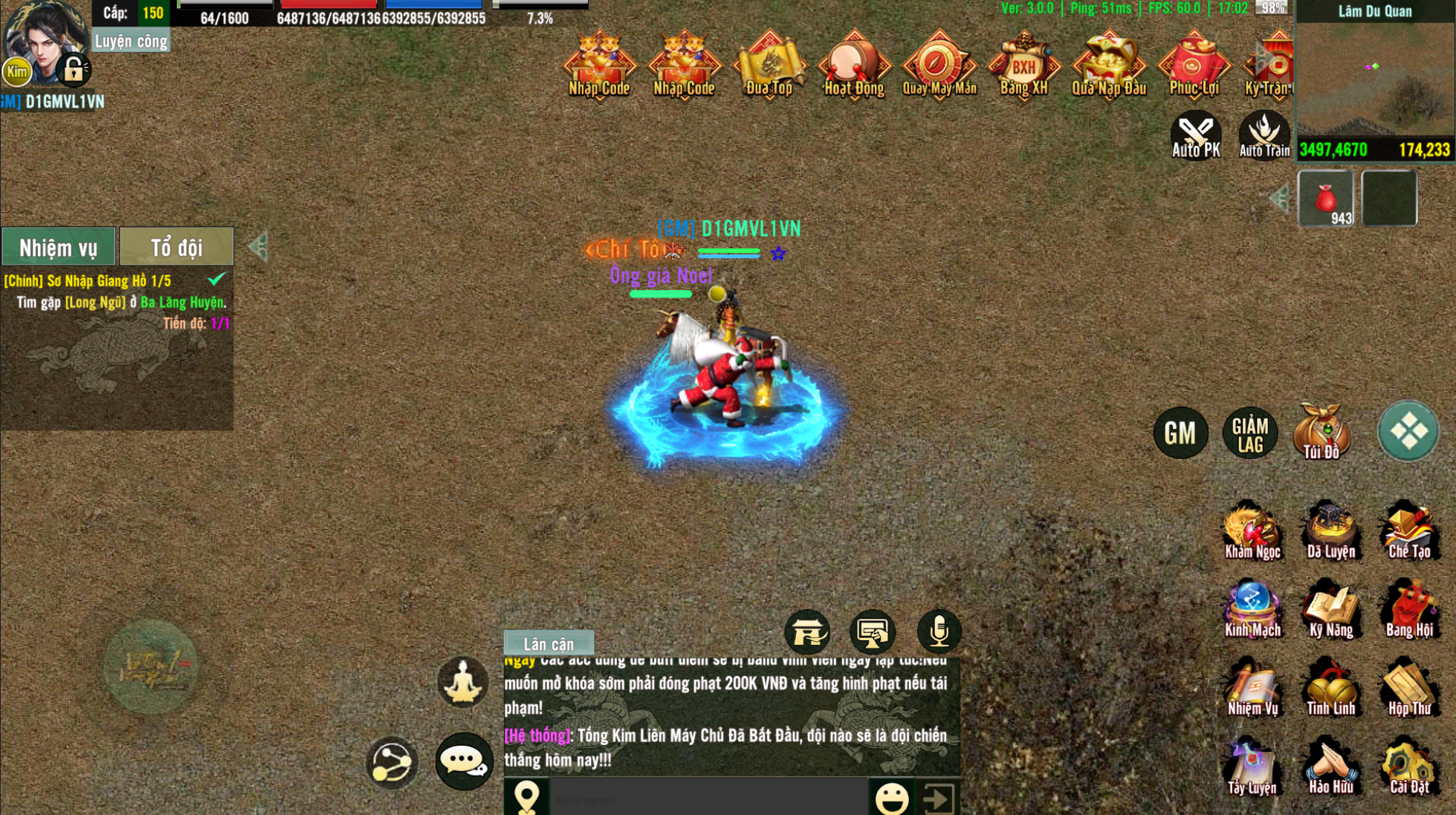The height and width of the screenshot is (815, 1456).
Task: Use the red potion pouch slot
Action: pos(1326,199)
